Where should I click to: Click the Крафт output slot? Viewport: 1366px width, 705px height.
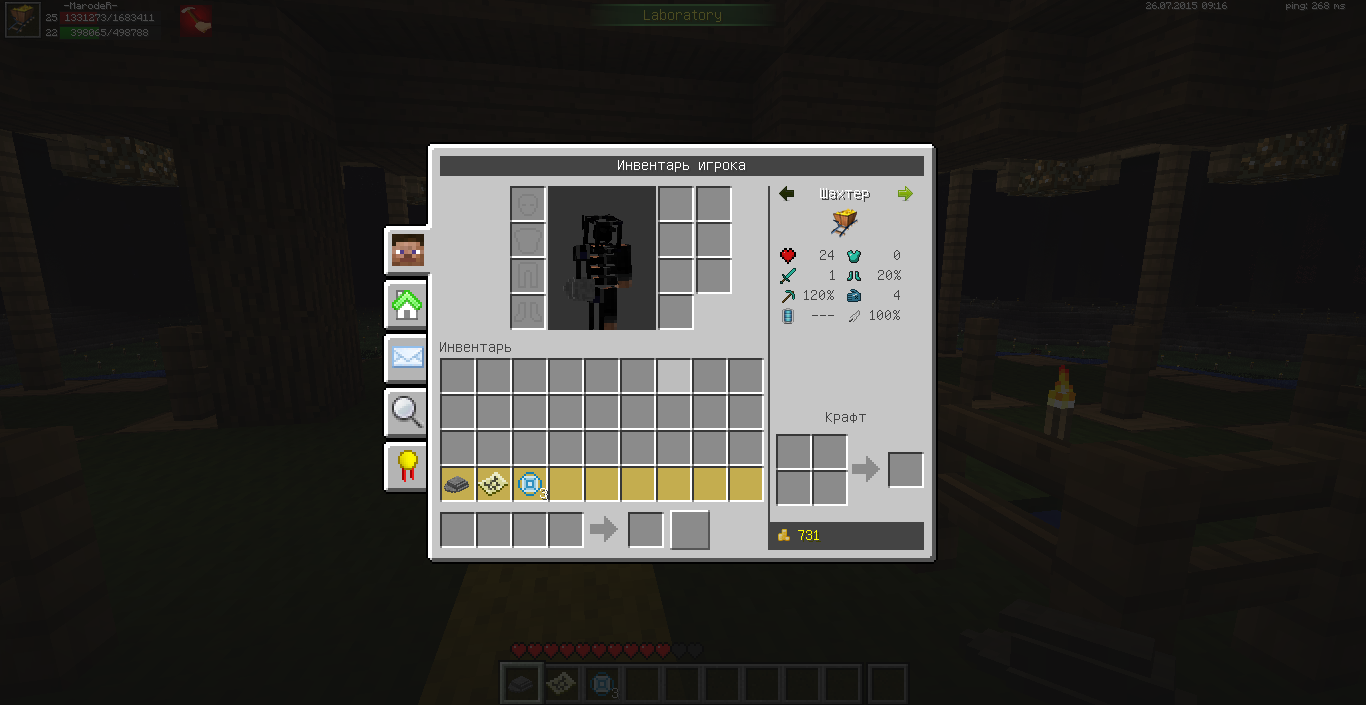(x=905, y=470)
